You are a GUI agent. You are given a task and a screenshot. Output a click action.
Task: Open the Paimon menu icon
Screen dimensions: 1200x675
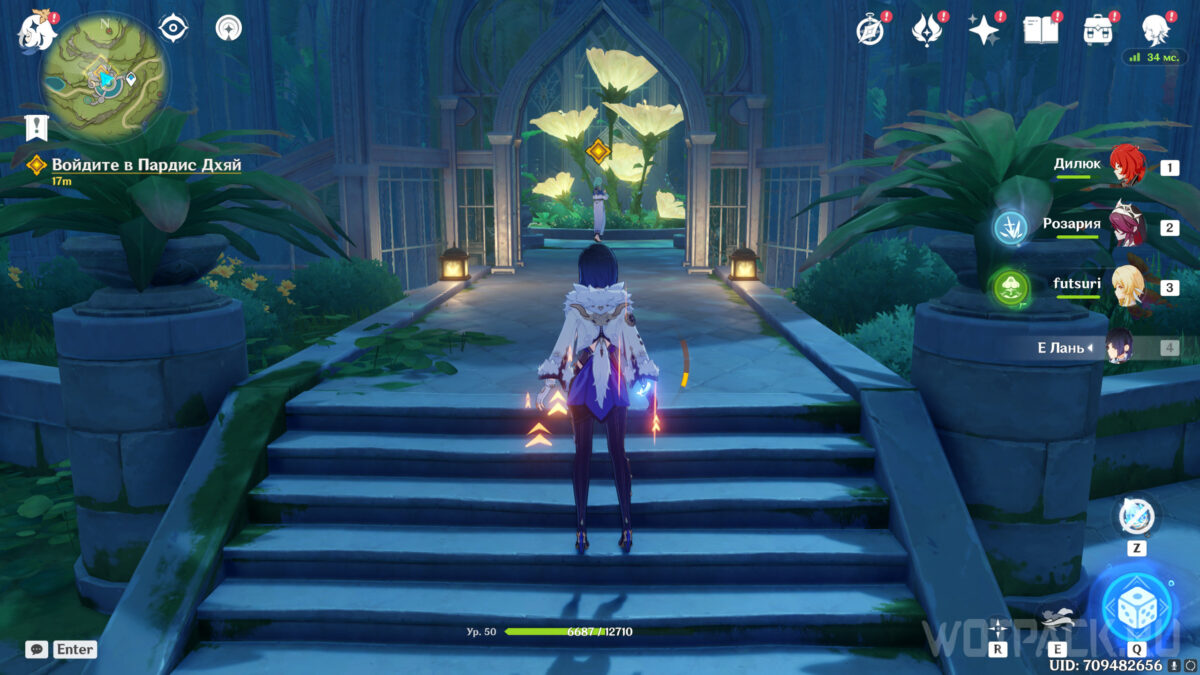coord(33,32)
